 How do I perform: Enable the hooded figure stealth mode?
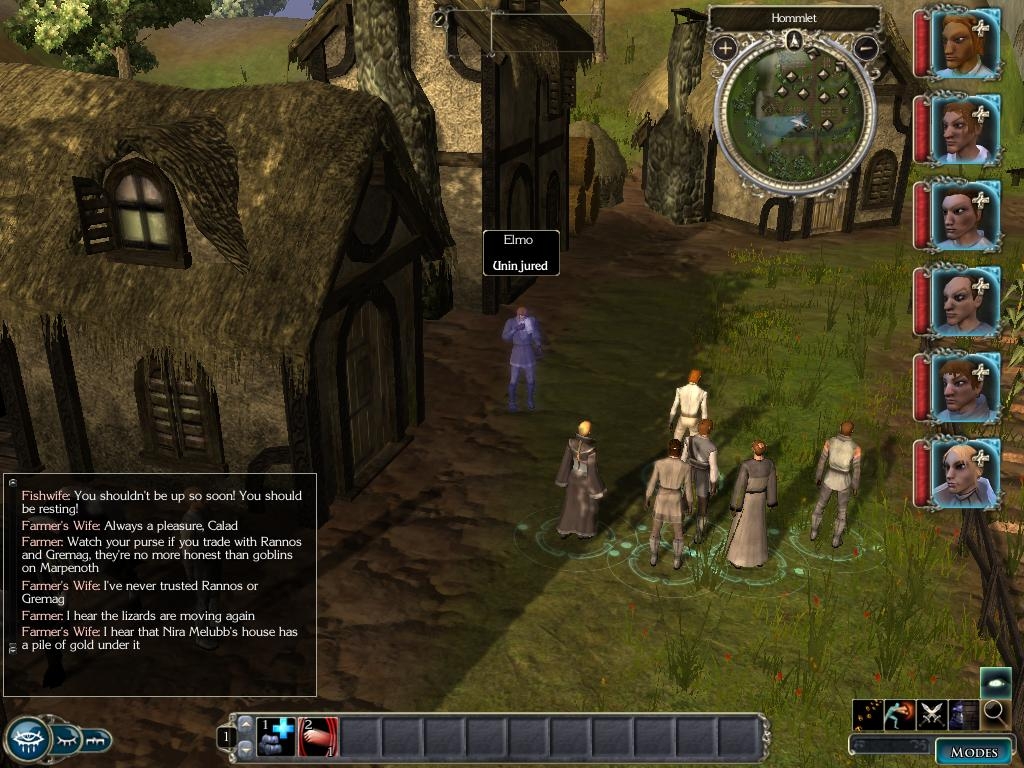click(x=964, y=714)
